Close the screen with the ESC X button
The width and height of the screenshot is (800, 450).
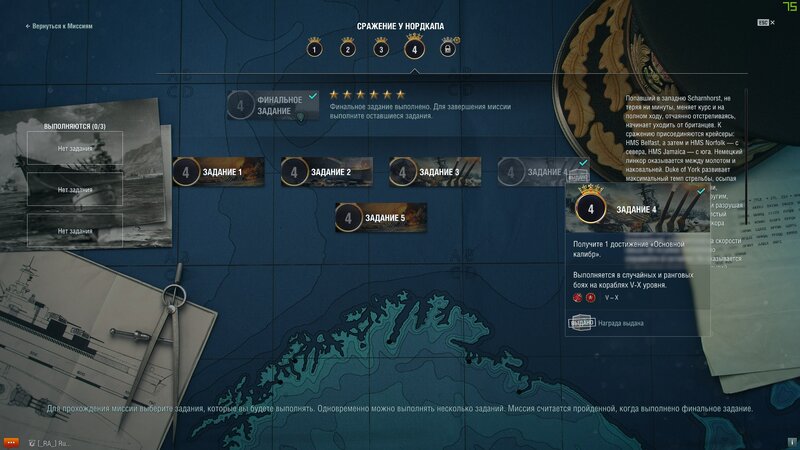coord(762,21)
